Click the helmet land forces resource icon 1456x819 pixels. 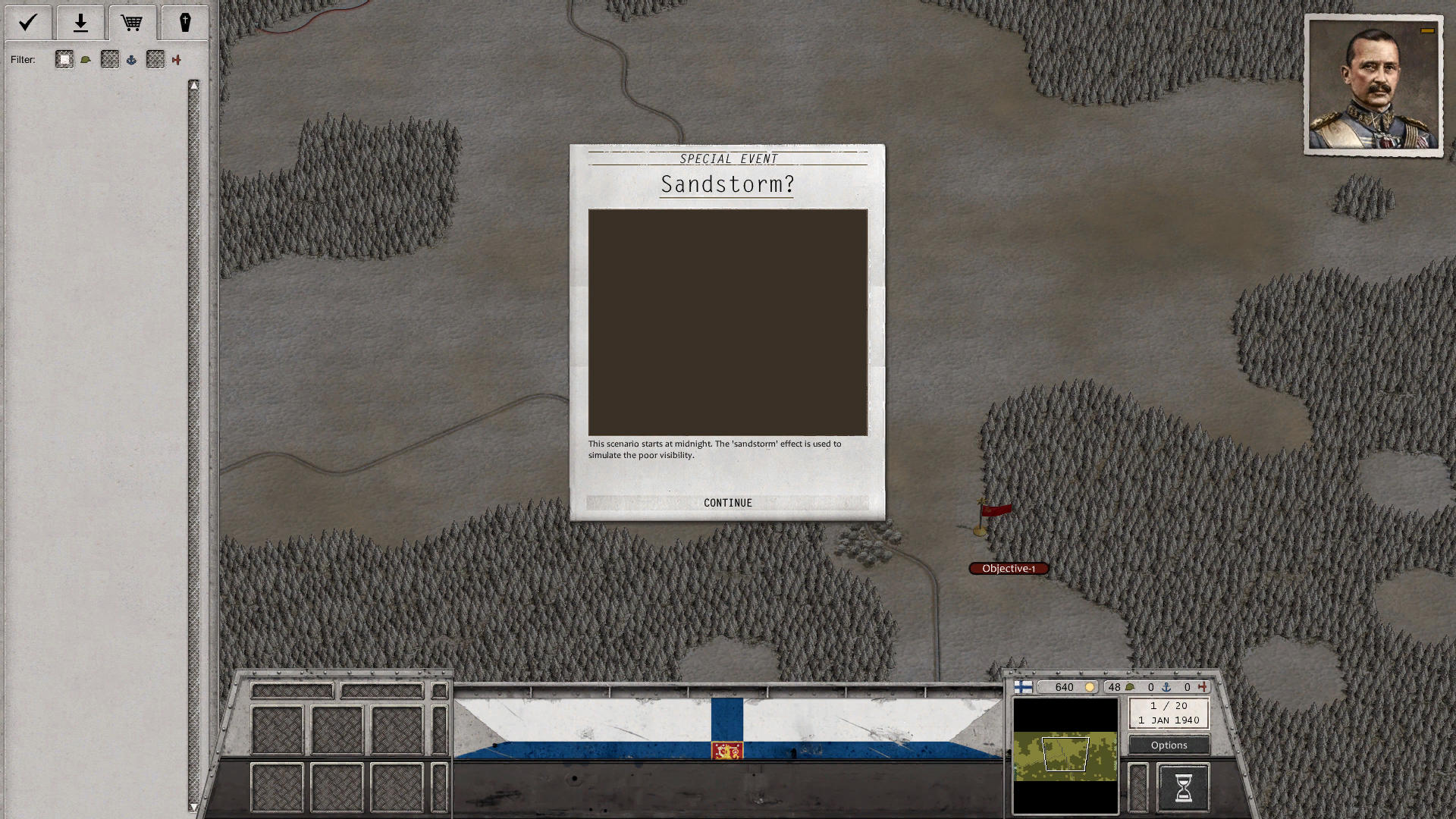(1131, 687)
